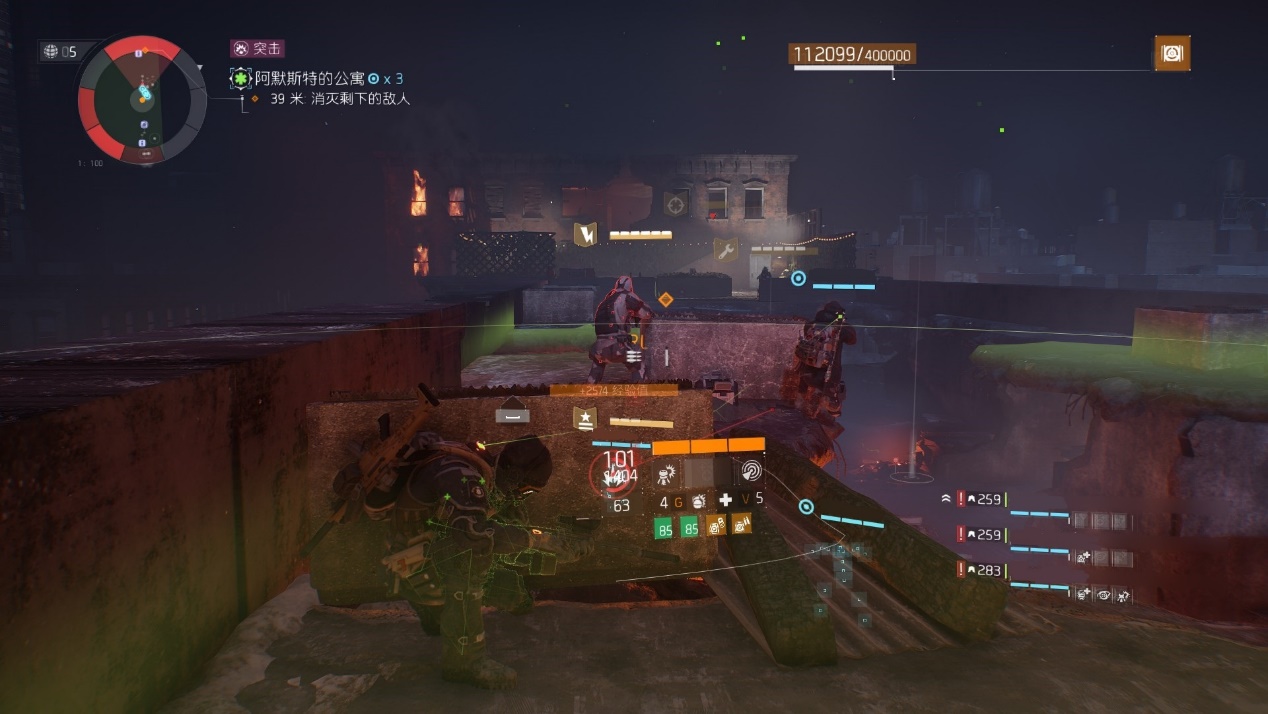
Task: Open the orange icon beside the progress counter
Action: pyautogui.click(x=1172, y=53)
